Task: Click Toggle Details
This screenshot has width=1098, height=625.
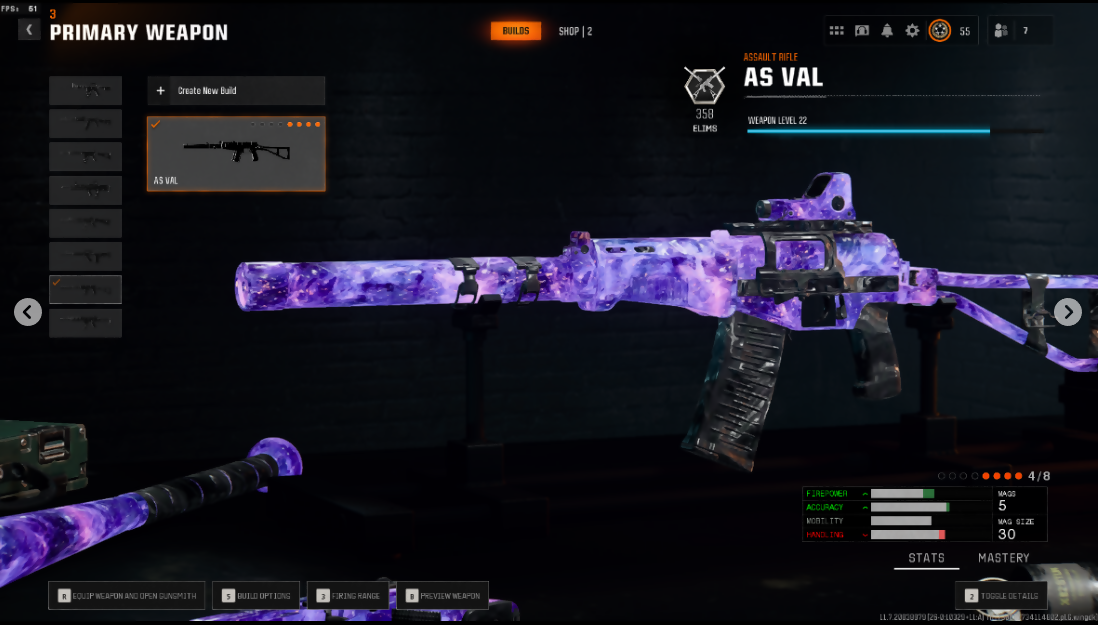Action: (x=1001, y=596)
